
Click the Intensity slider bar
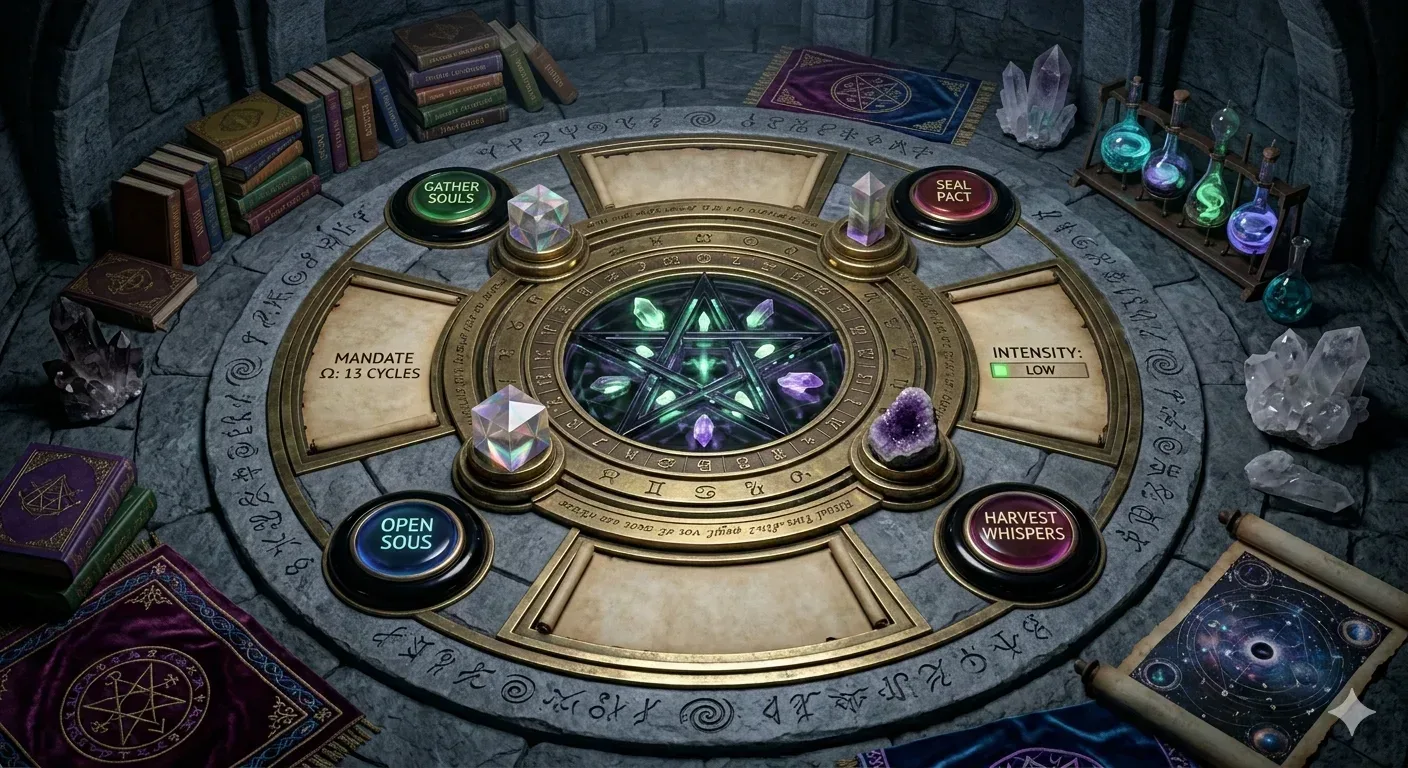1037,370
